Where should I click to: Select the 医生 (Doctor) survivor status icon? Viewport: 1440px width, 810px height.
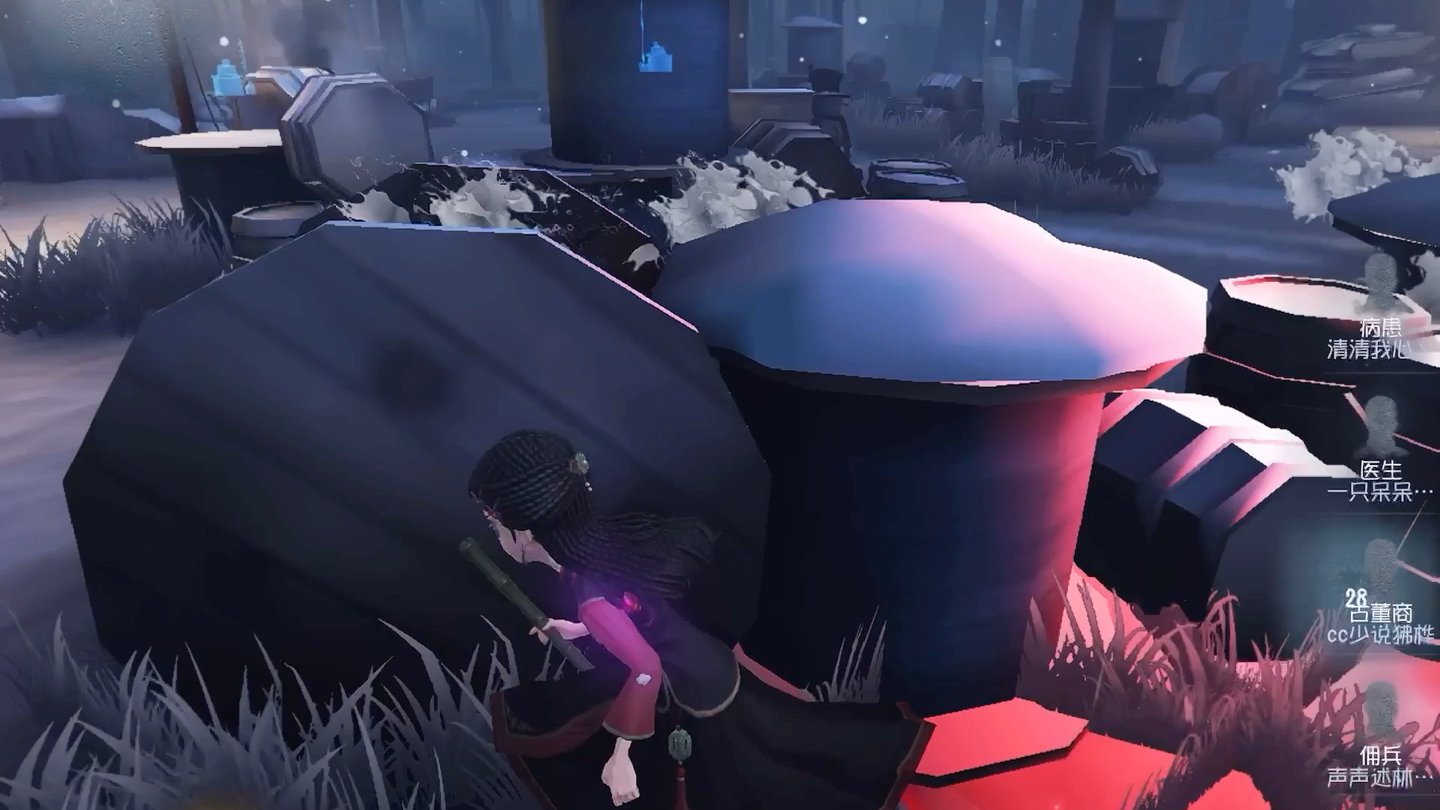click(1381, 426)
